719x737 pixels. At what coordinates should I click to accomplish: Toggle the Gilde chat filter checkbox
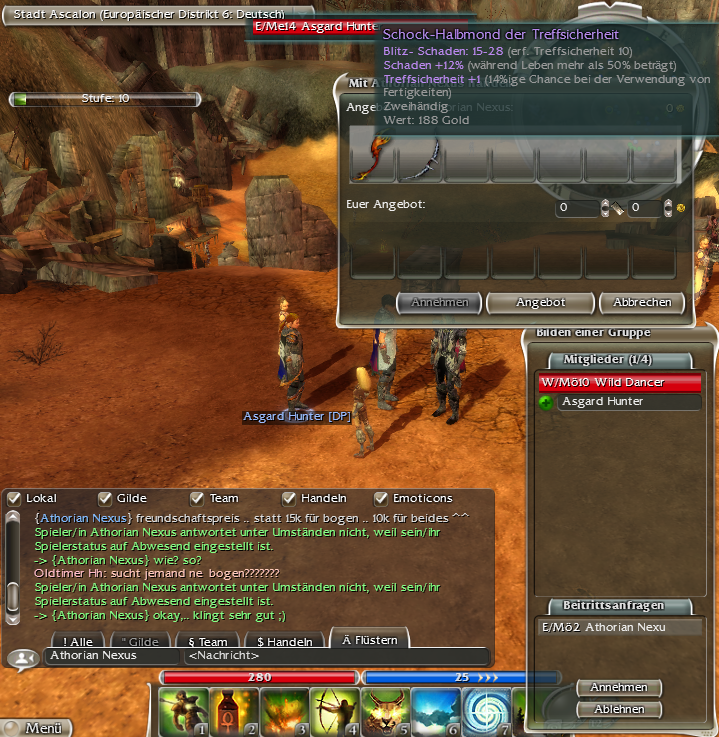point(105,498)
